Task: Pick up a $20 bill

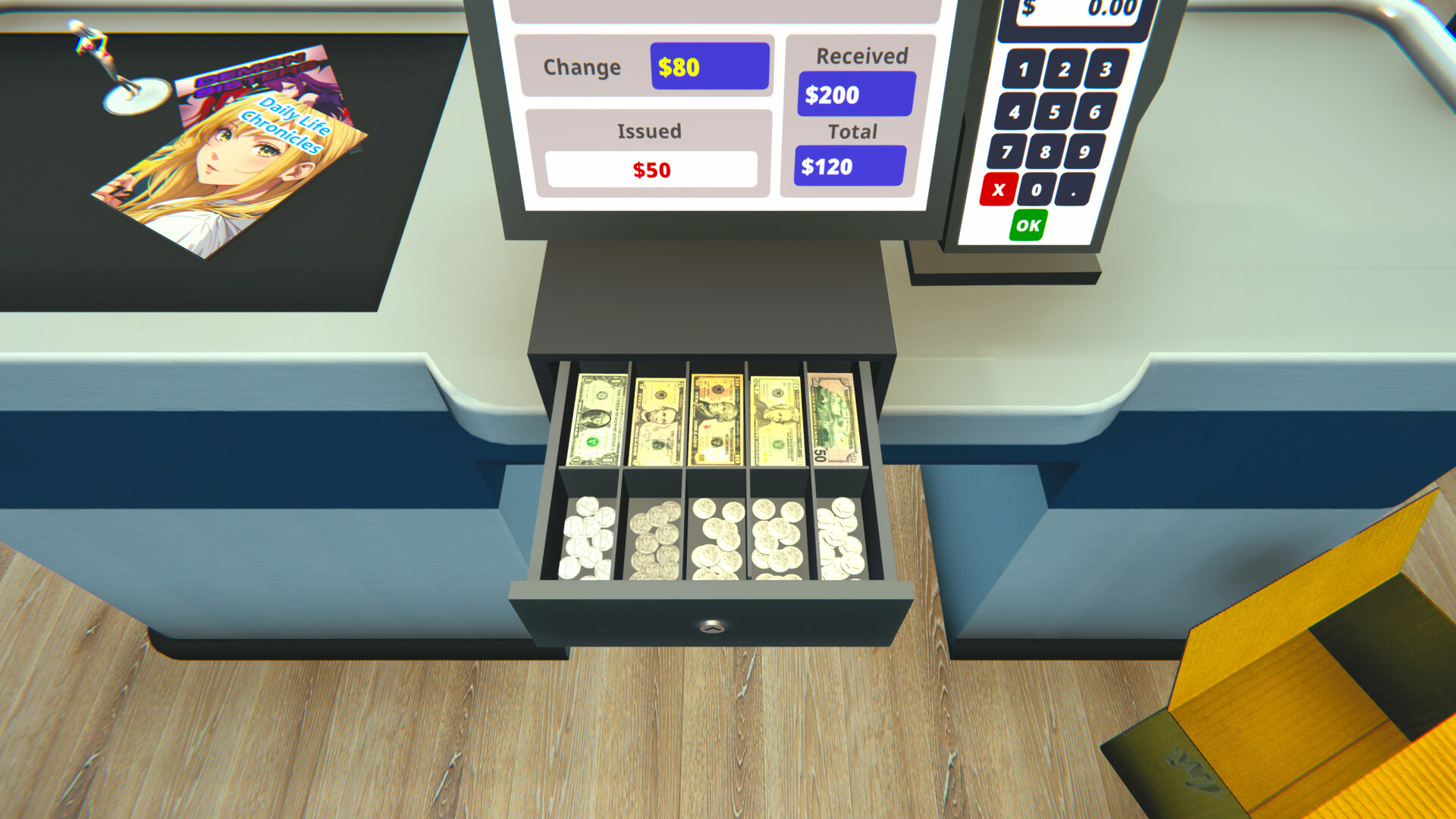Action: tap(776, 416)
